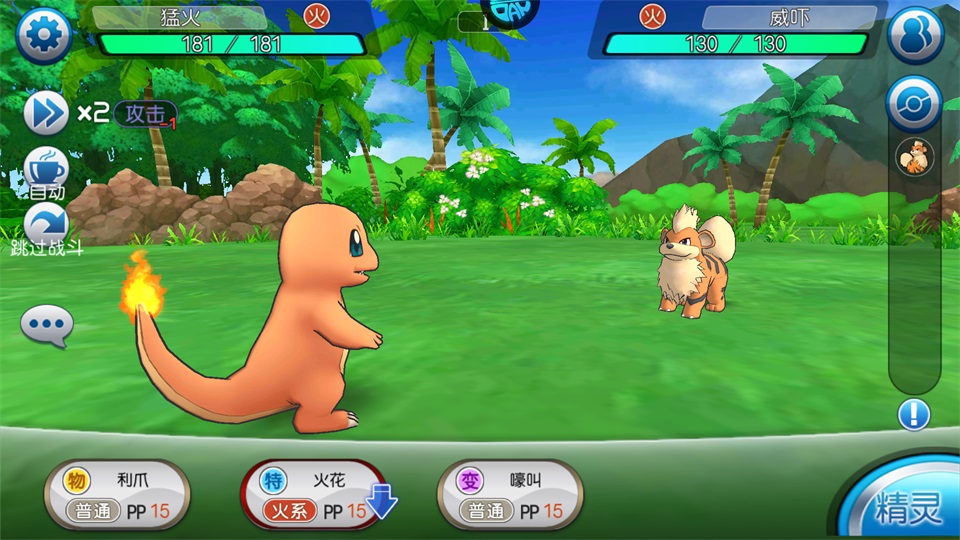Enable auto battle with the coffee cup icon
The width and height of the screenshot is (960, 540).
46,169
